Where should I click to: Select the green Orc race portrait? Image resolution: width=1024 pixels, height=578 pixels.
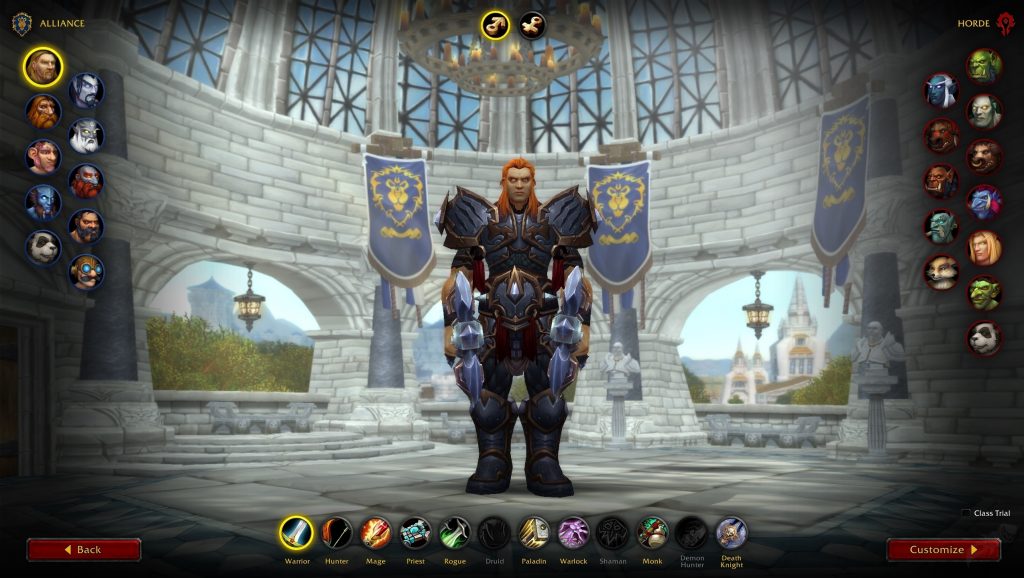pos(984,65)
